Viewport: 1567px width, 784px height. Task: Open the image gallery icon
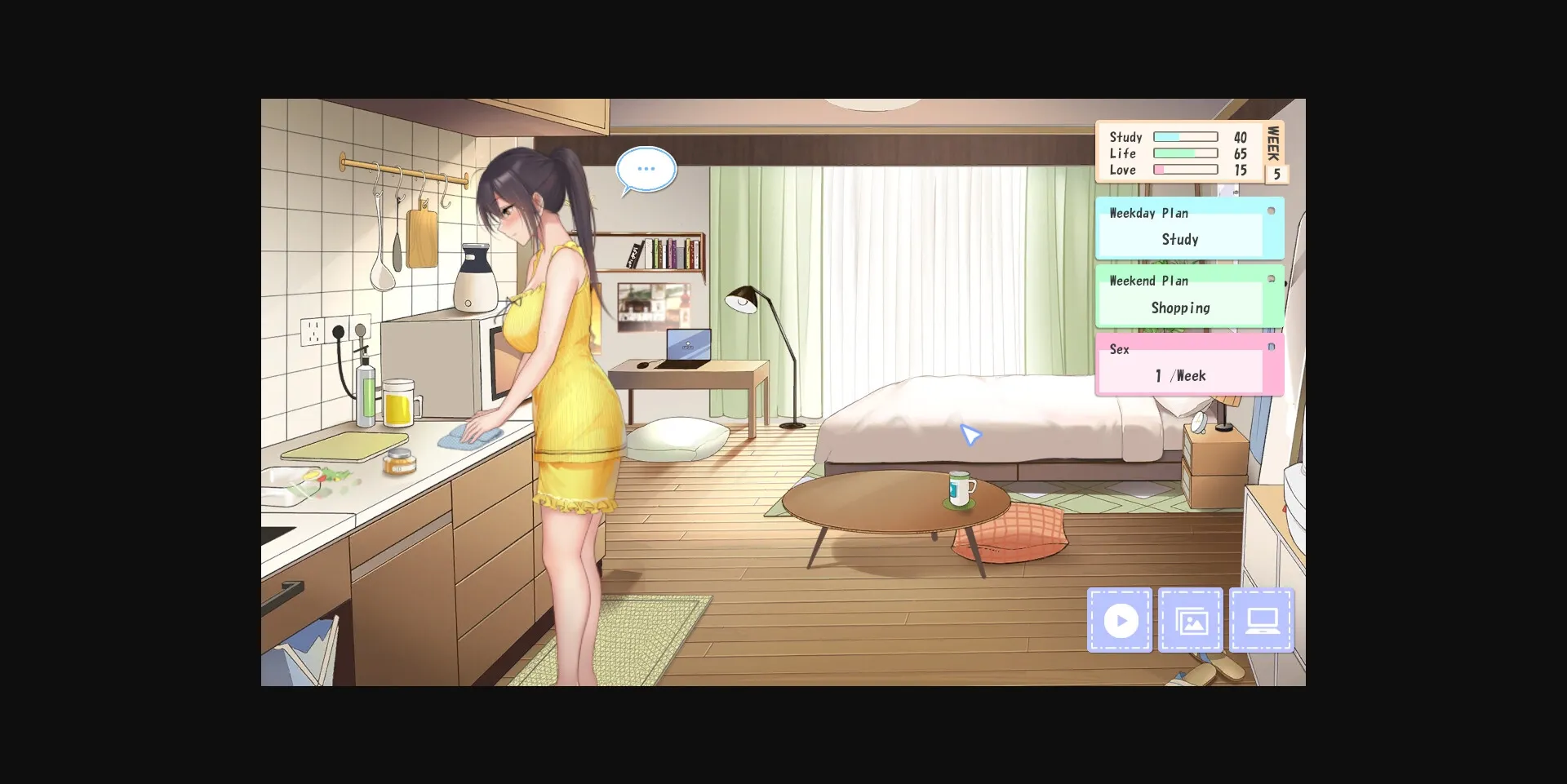1191,620
